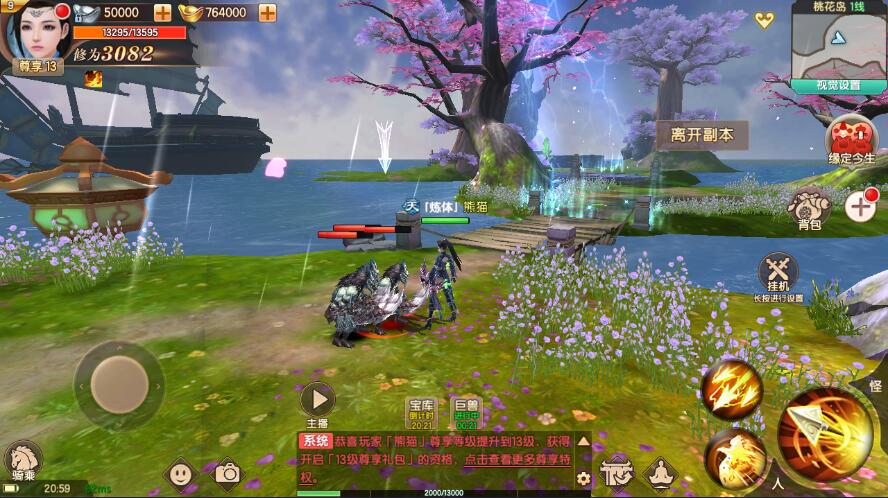Open 视觉设置 visual settings under minimap
The height and width of the screenshot is (498, 888).
837,86
